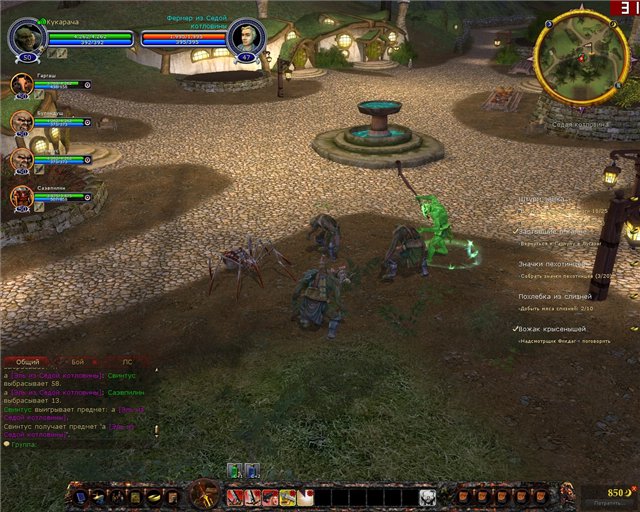Open tracked quest Вожак крысенышей
Screen dimensions: 640x512
[x=552, y=329]
